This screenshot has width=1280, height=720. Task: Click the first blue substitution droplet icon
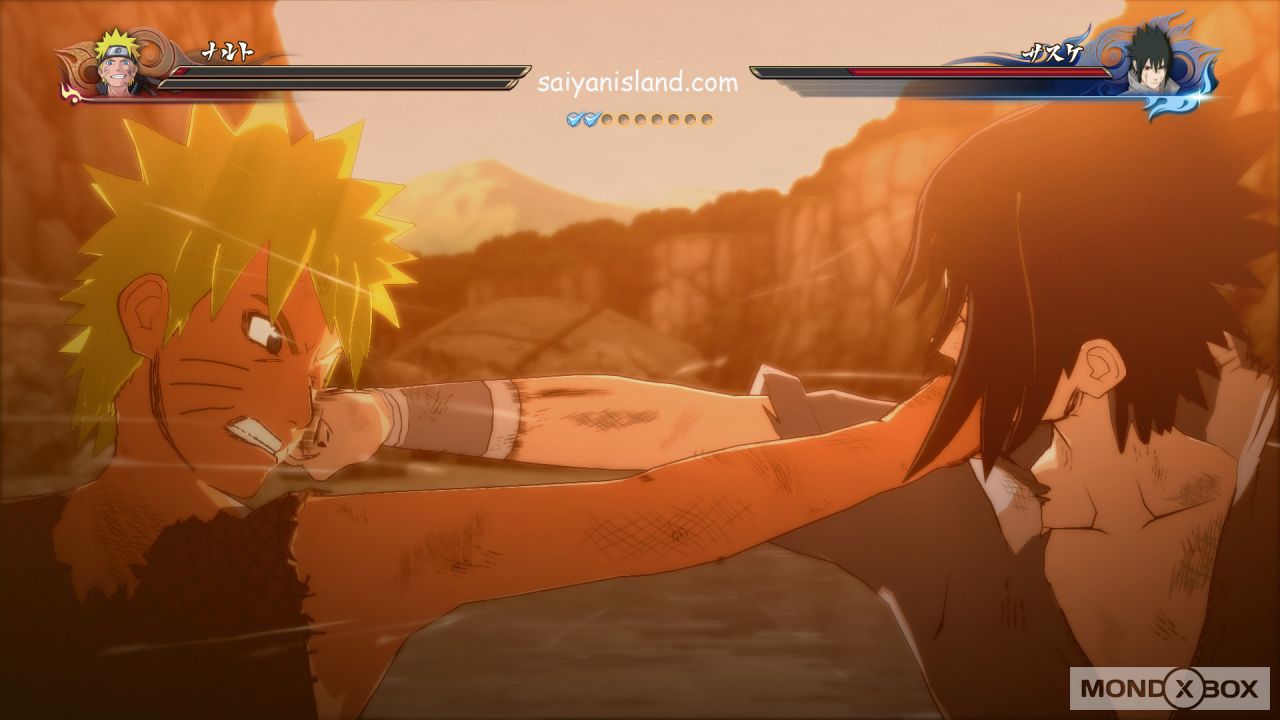(x=572, y=119)
